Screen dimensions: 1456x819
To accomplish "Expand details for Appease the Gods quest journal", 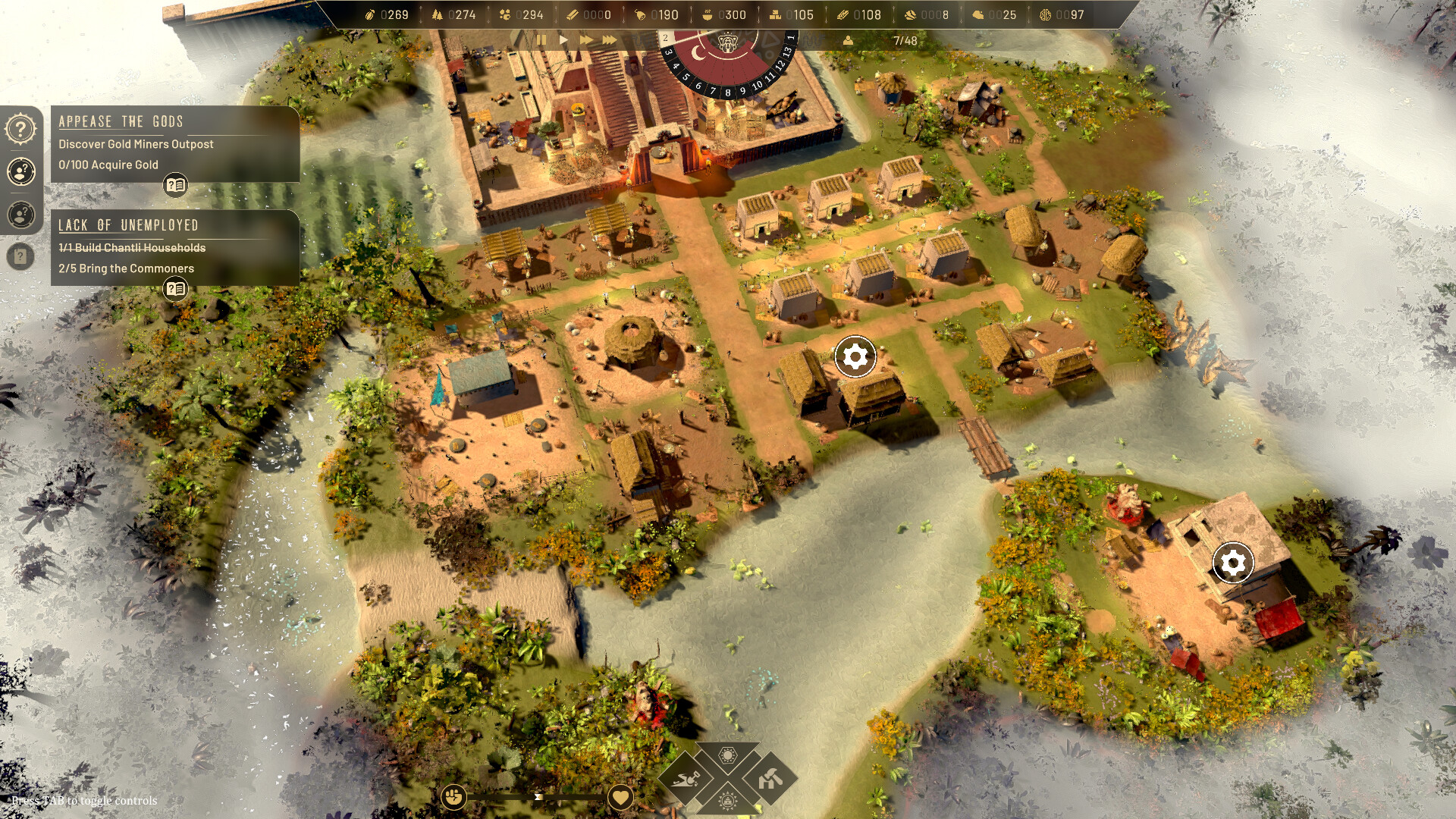I will (176, 183).
